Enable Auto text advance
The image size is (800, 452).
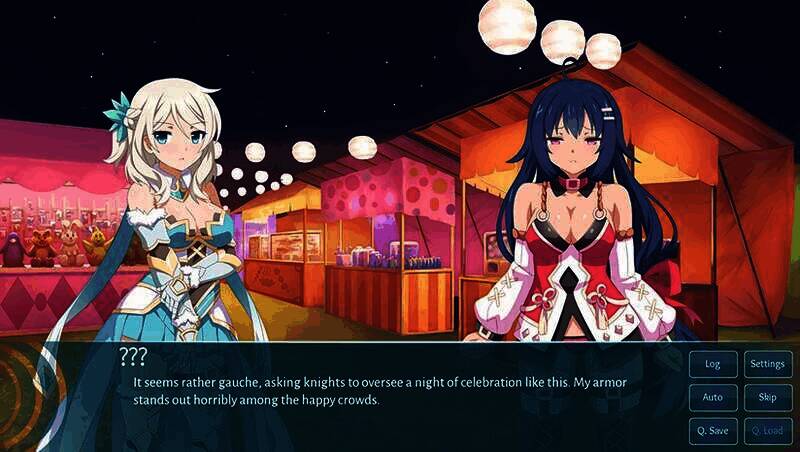(x=713, y=397)
